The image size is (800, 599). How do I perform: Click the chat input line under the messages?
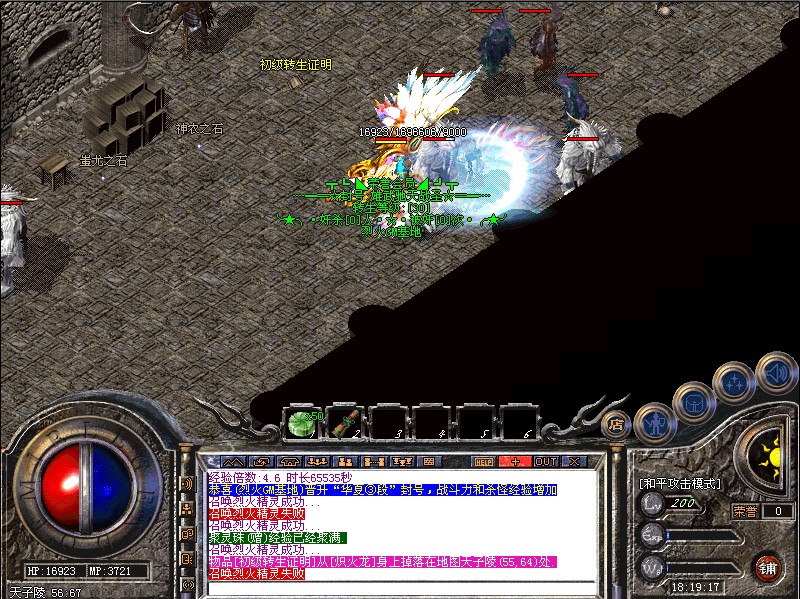(400, 587)
